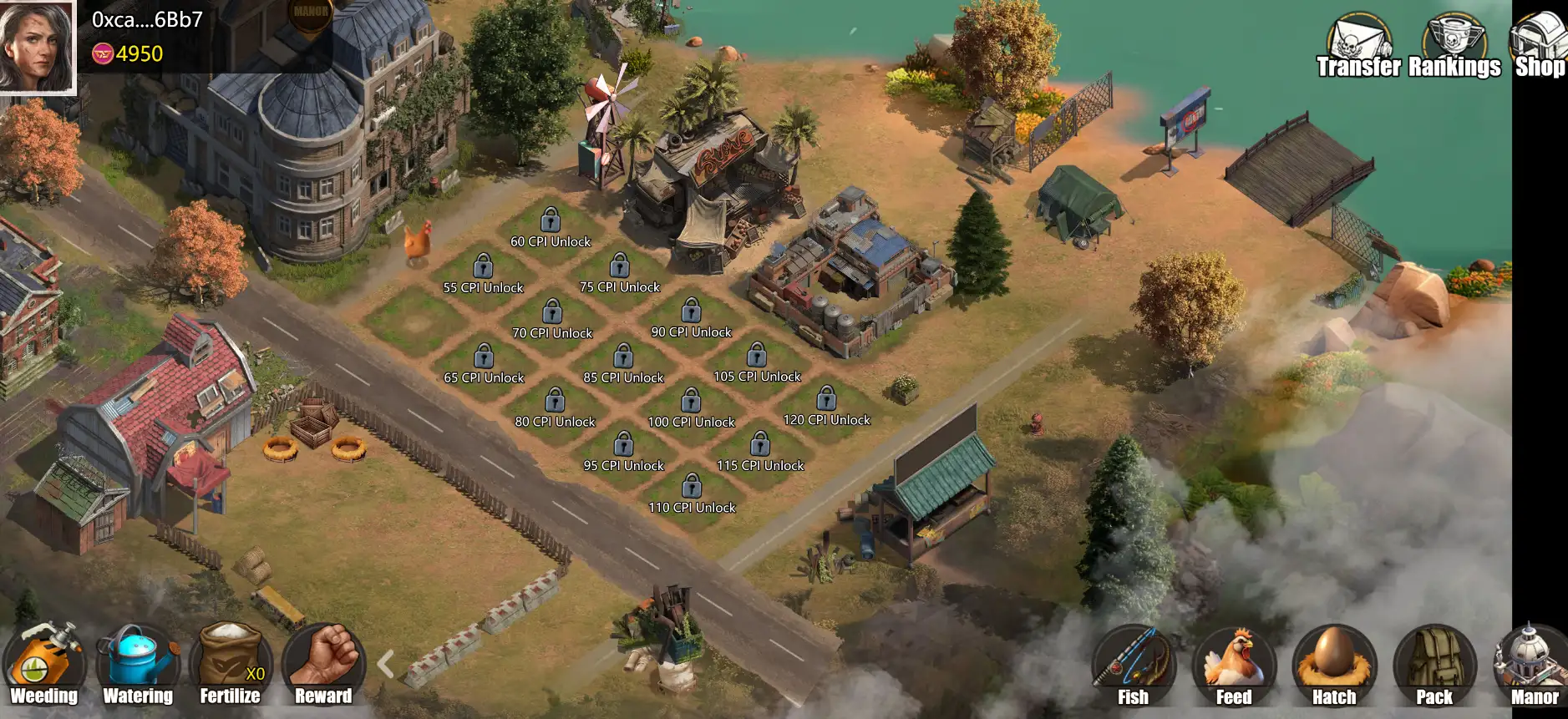The image size is (1568, 719).
Task: Open the Shop
Action: 1539,48
